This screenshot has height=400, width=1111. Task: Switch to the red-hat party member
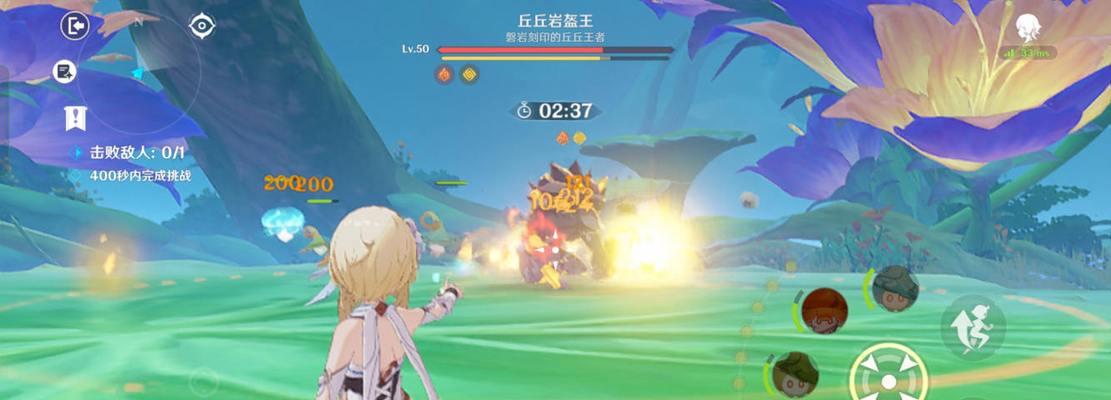[x=824, y=311]
